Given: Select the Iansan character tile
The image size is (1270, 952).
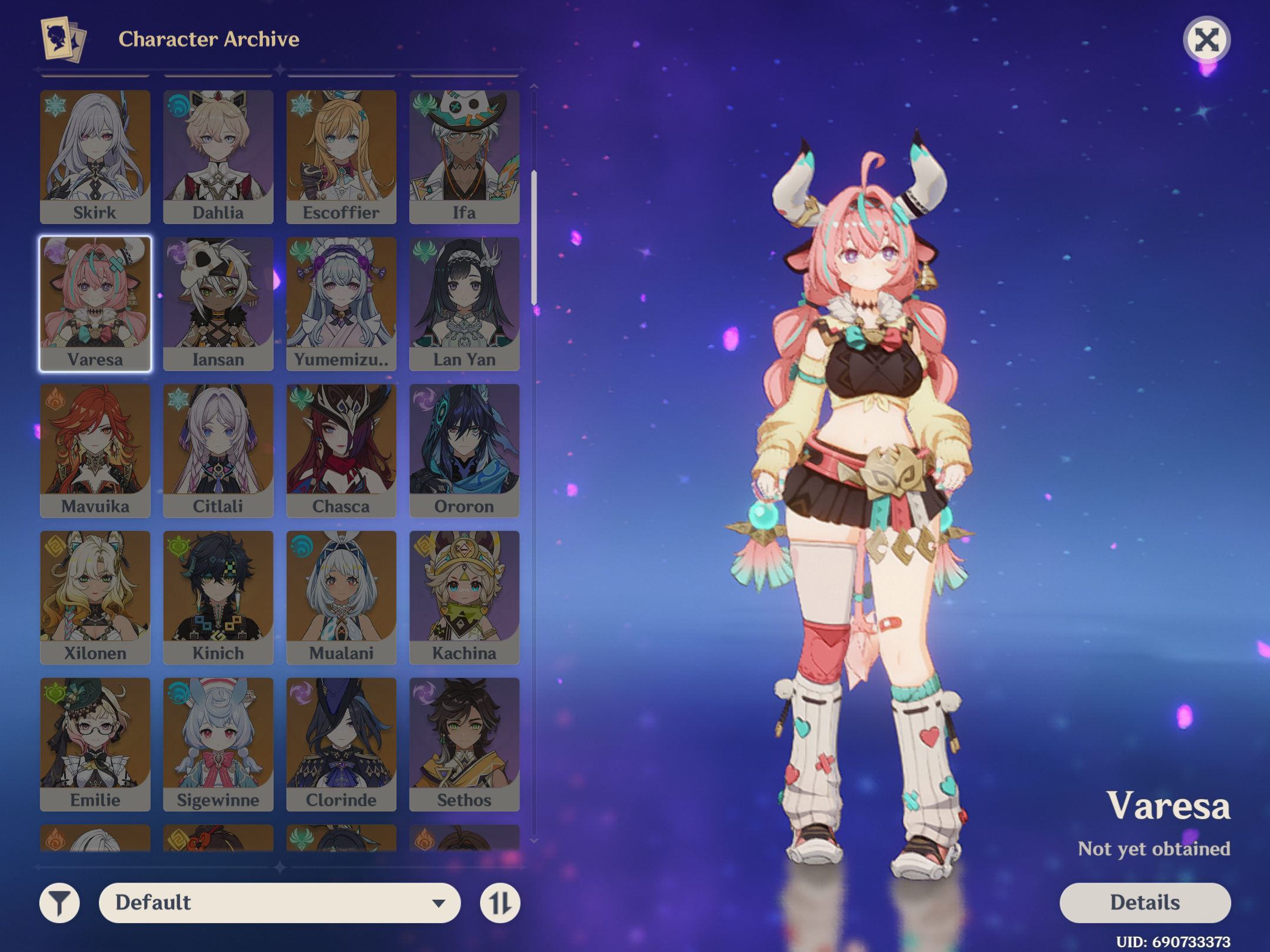Looking at the screenshot, I should tap(218, 303).
